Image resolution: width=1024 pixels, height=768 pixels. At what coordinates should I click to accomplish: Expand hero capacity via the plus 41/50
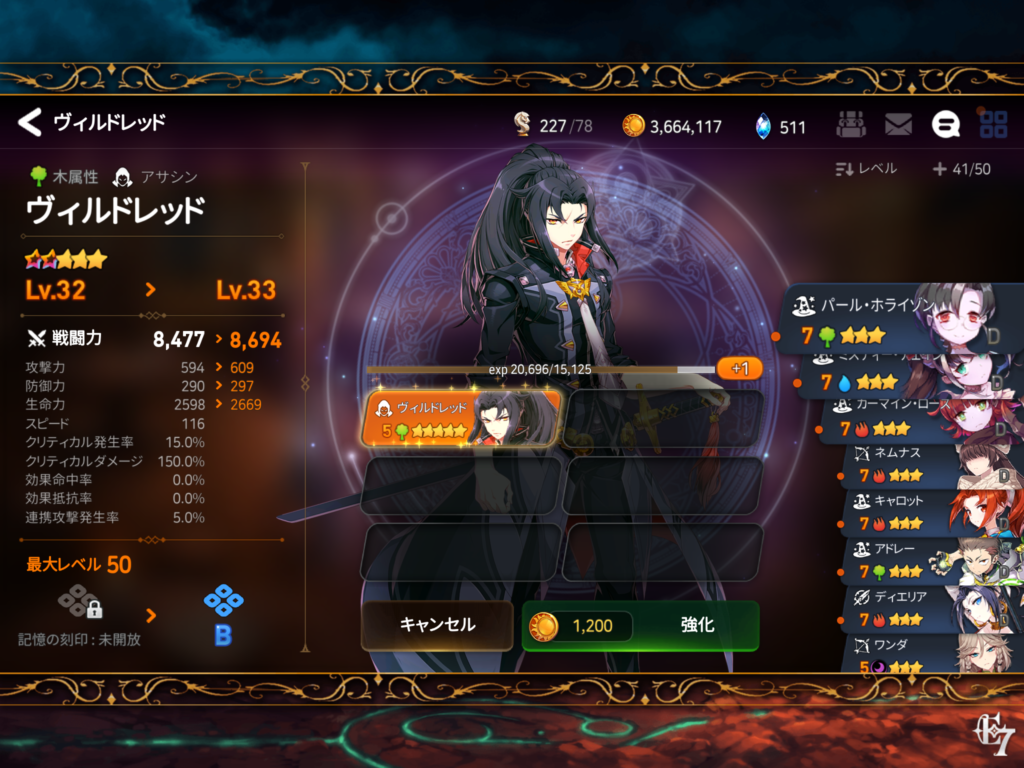[x=961, y=169]
